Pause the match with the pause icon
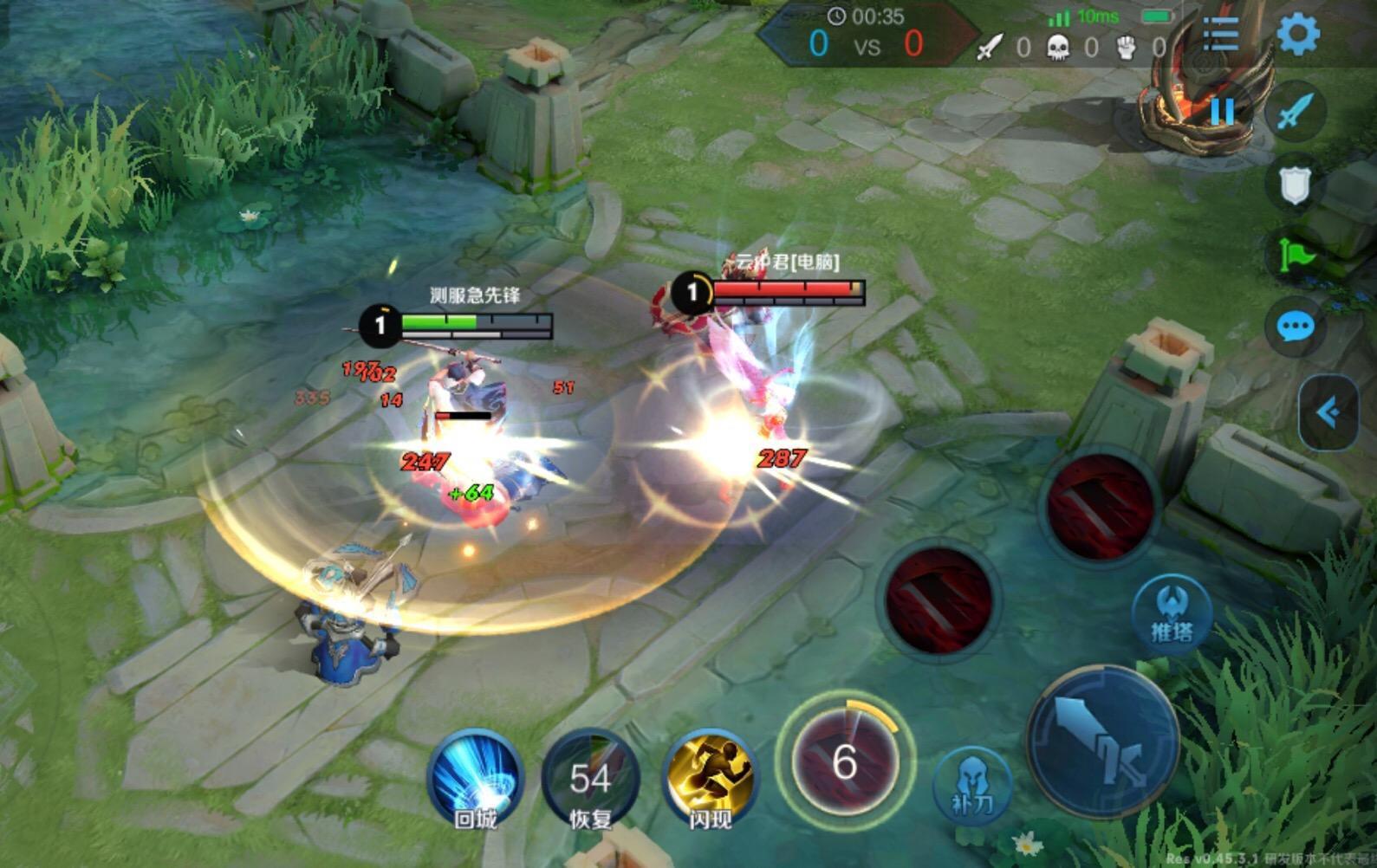Image resolution: width=1377 pixels, height=868 pixels. [1222, 111]
